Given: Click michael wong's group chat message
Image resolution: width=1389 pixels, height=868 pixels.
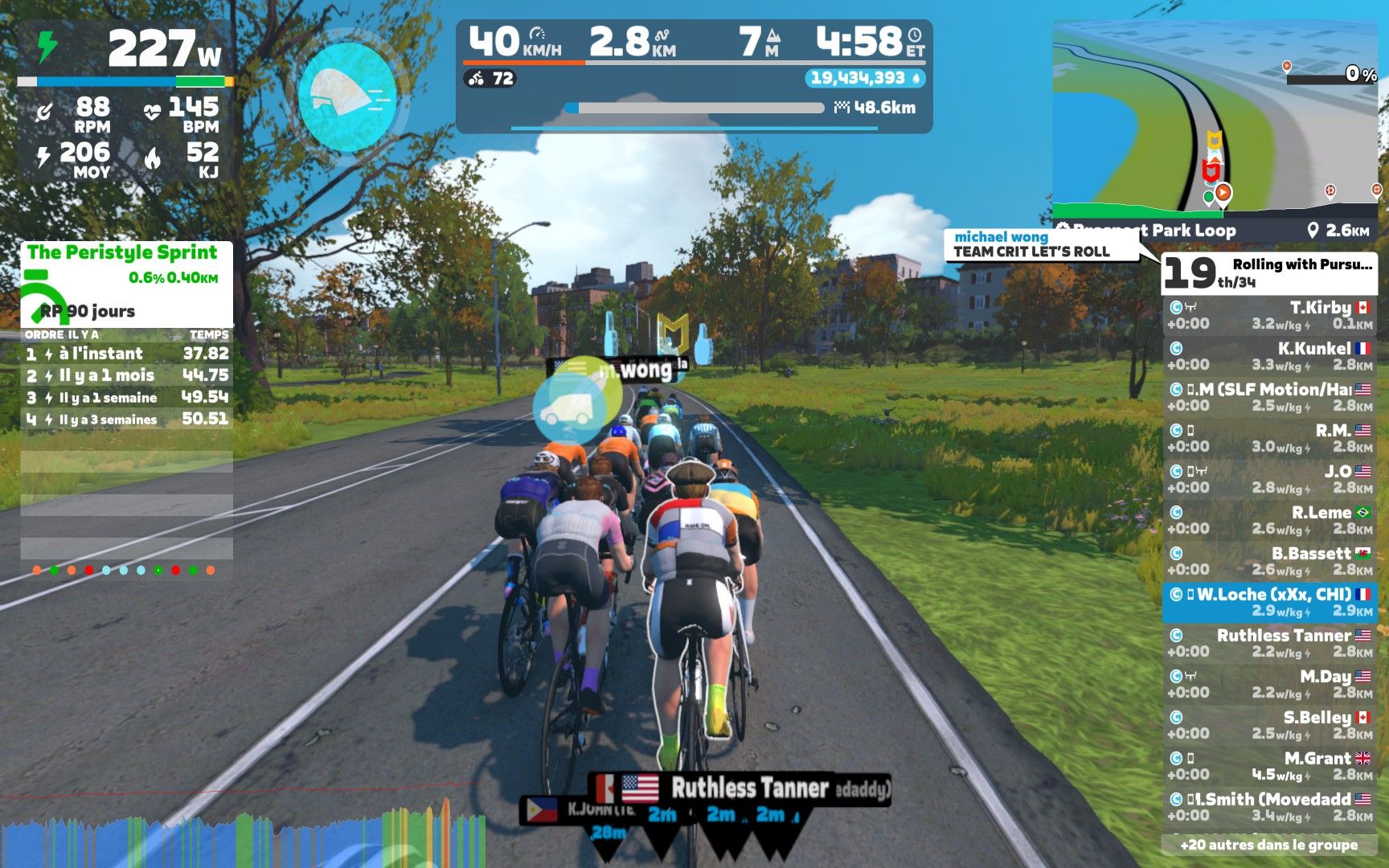Looking at the screenshot, I should (1040, 244).
